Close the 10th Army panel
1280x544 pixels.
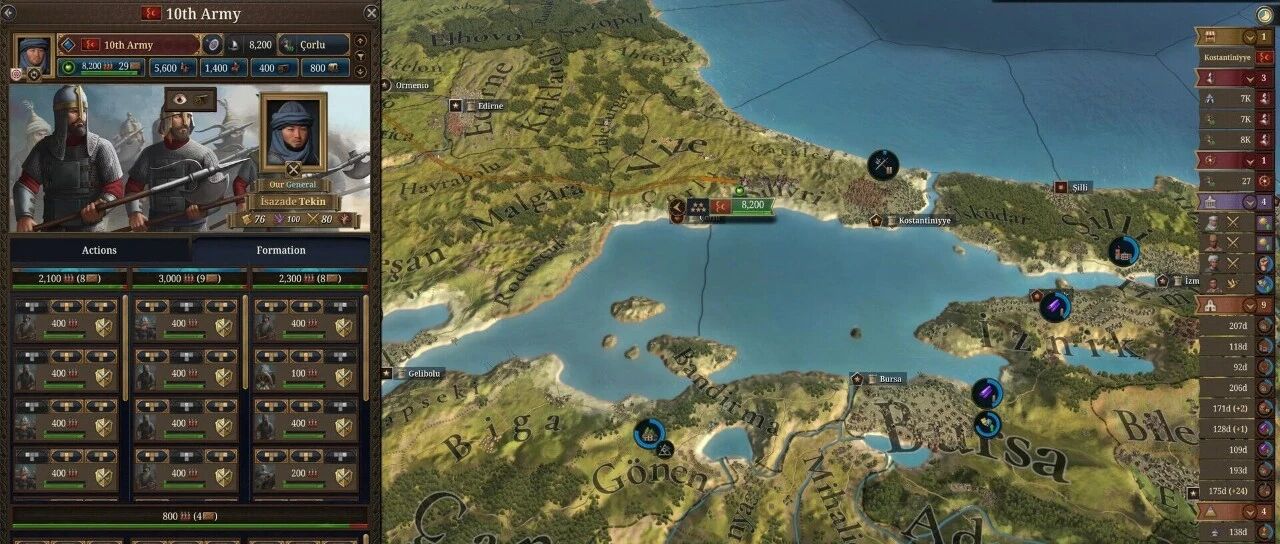coord(372,13)
